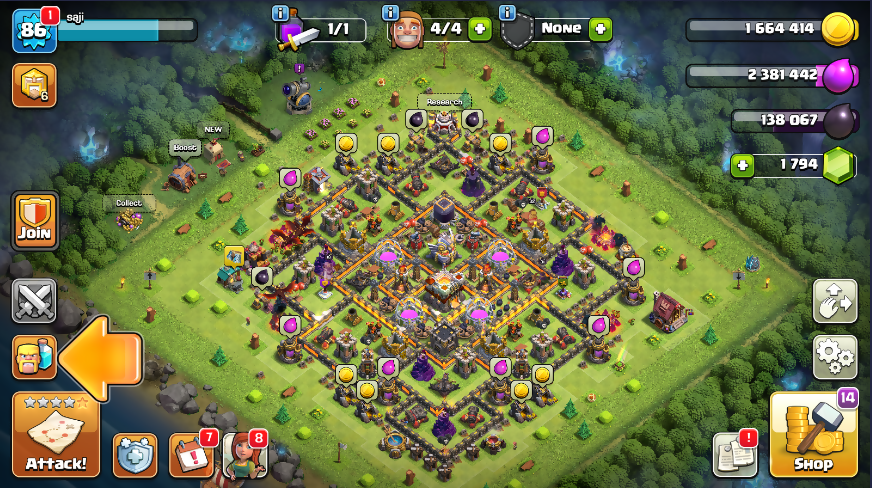The image size is (872, 488).
Task: Join a clan via the Join button
Action: (x=34, y=221)
